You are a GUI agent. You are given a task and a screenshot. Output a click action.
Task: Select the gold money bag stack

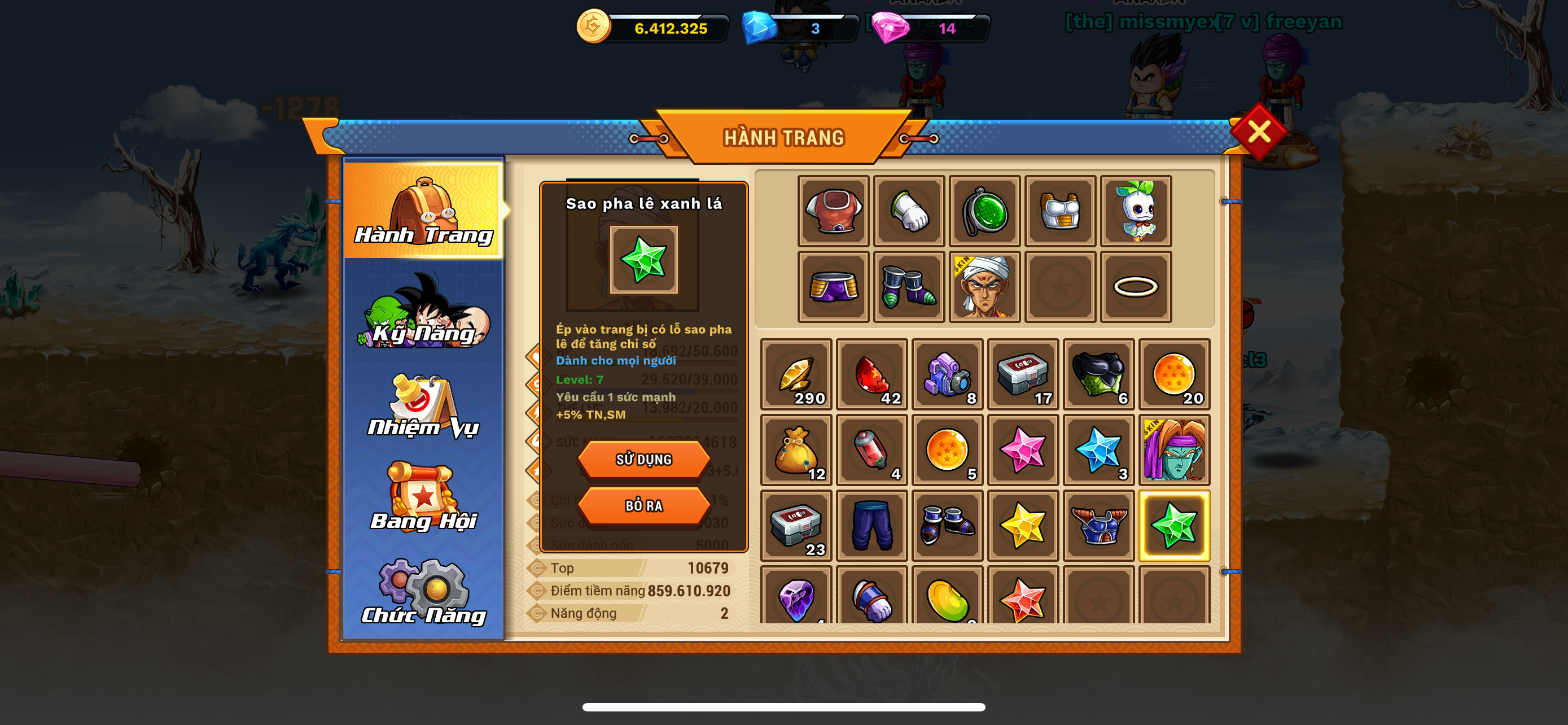pyautogui.click(x=796, y=451)
